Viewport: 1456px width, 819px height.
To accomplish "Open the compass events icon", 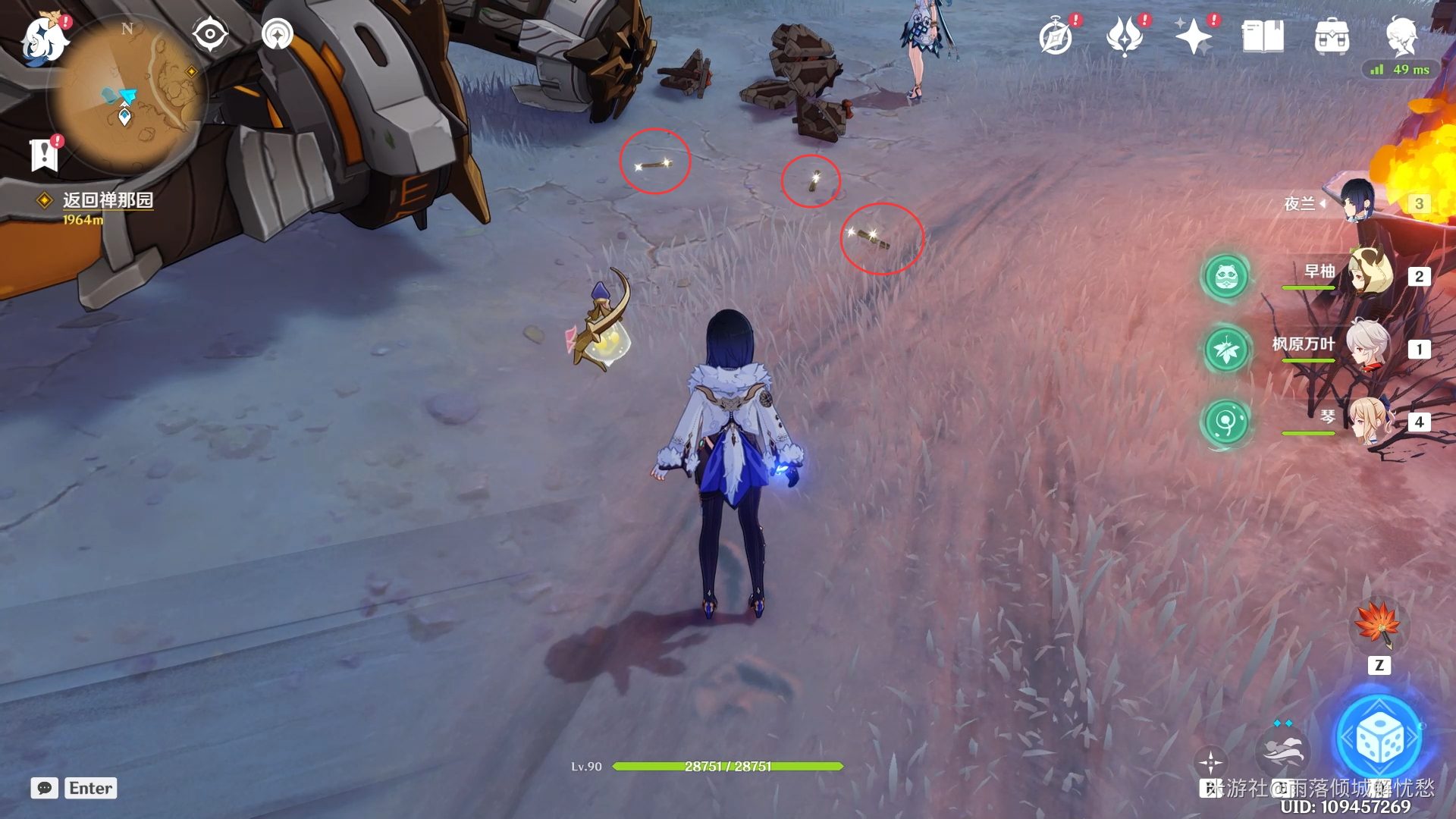I will (x=1056, y=36).
